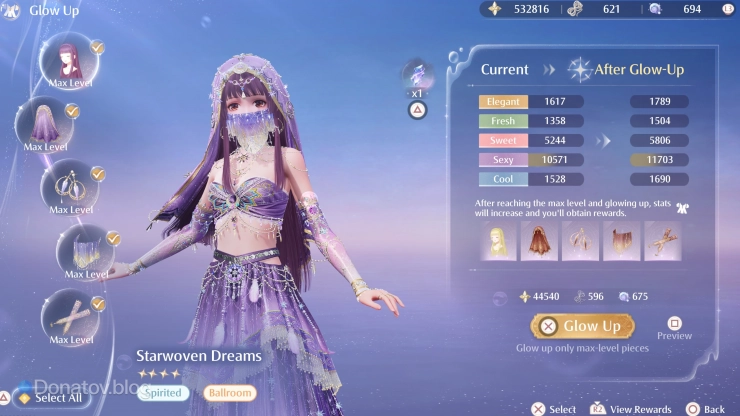Click the View Rewards option

tap(630, 408)
